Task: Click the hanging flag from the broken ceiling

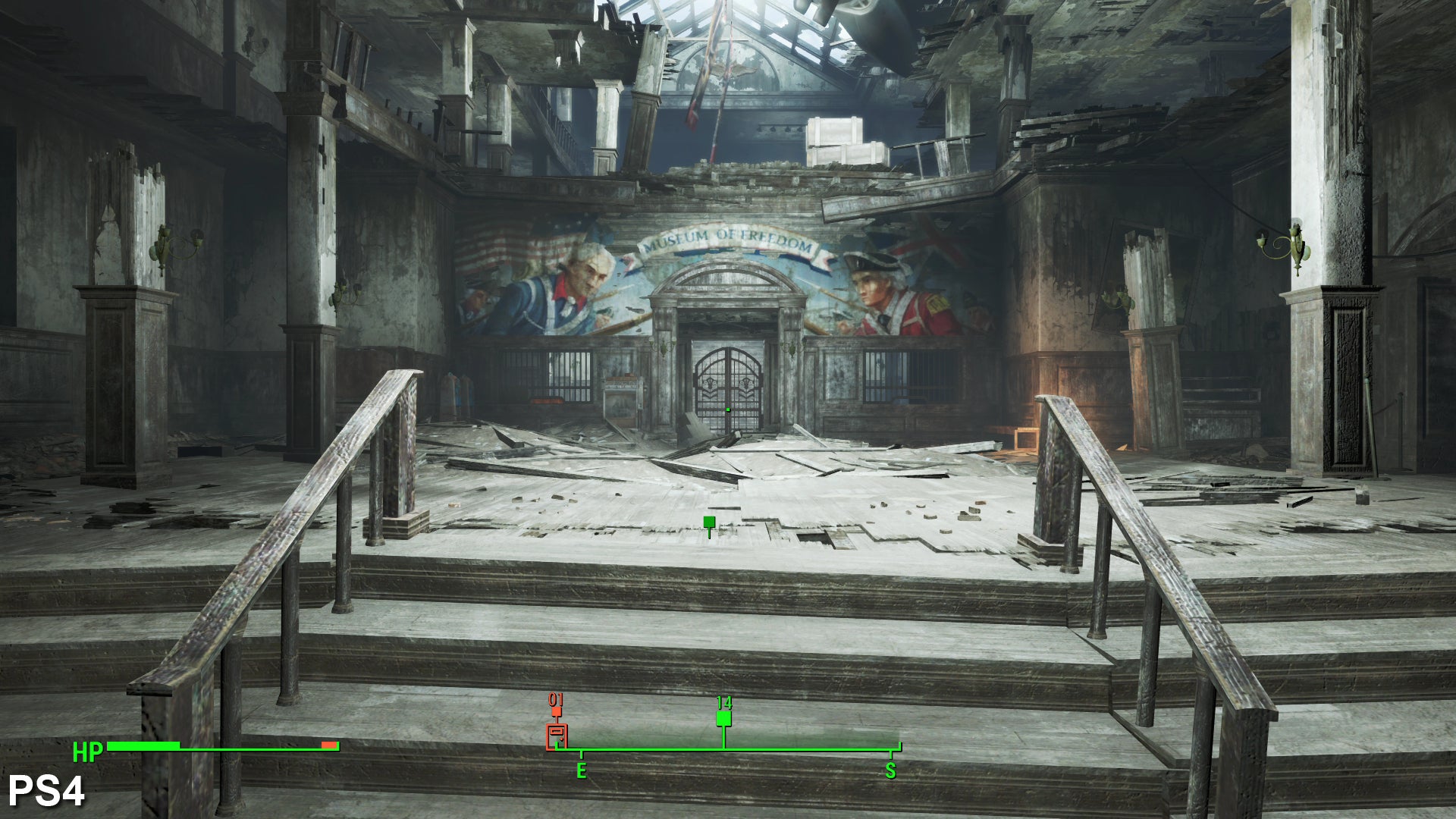Action: point(704,83)
